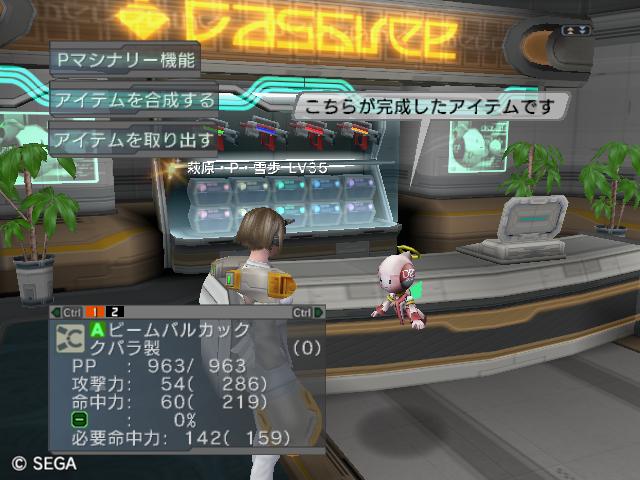This screenshot has width=640, height=480.
Task: Switch to weapon palette page 2
Action: (x=116, y=312)
